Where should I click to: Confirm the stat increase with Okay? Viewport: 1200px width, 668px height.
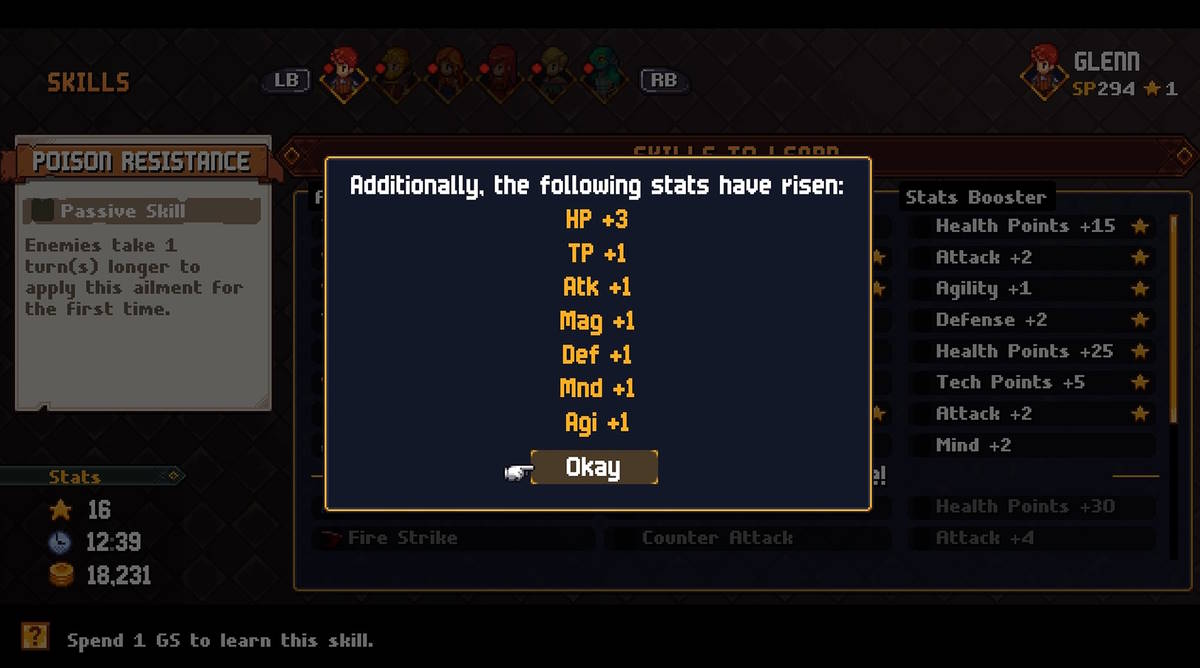[x=594, y=467]
